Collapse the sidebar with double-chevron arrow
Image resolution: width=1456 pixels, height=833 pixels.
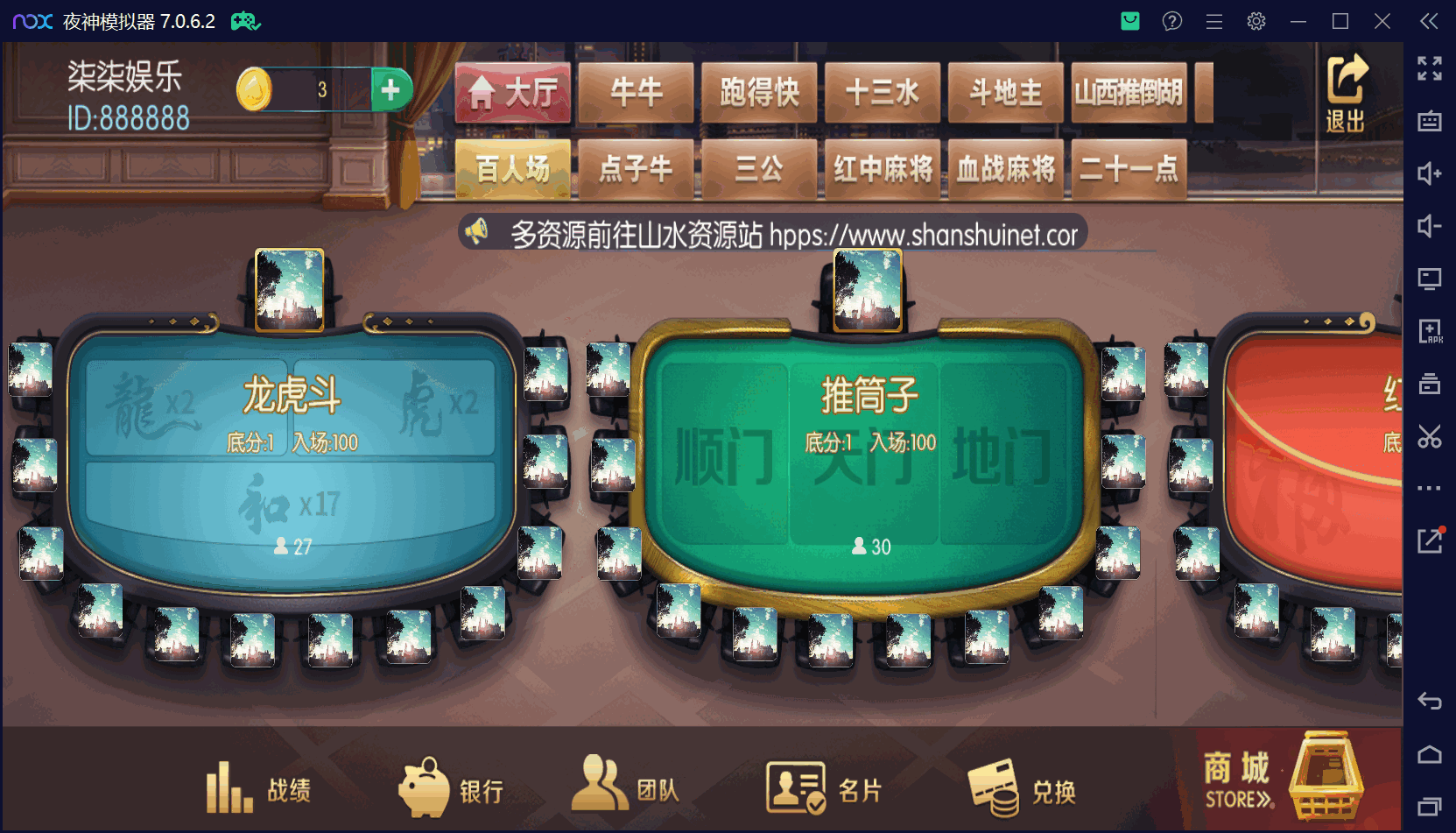pos(1428,21)
